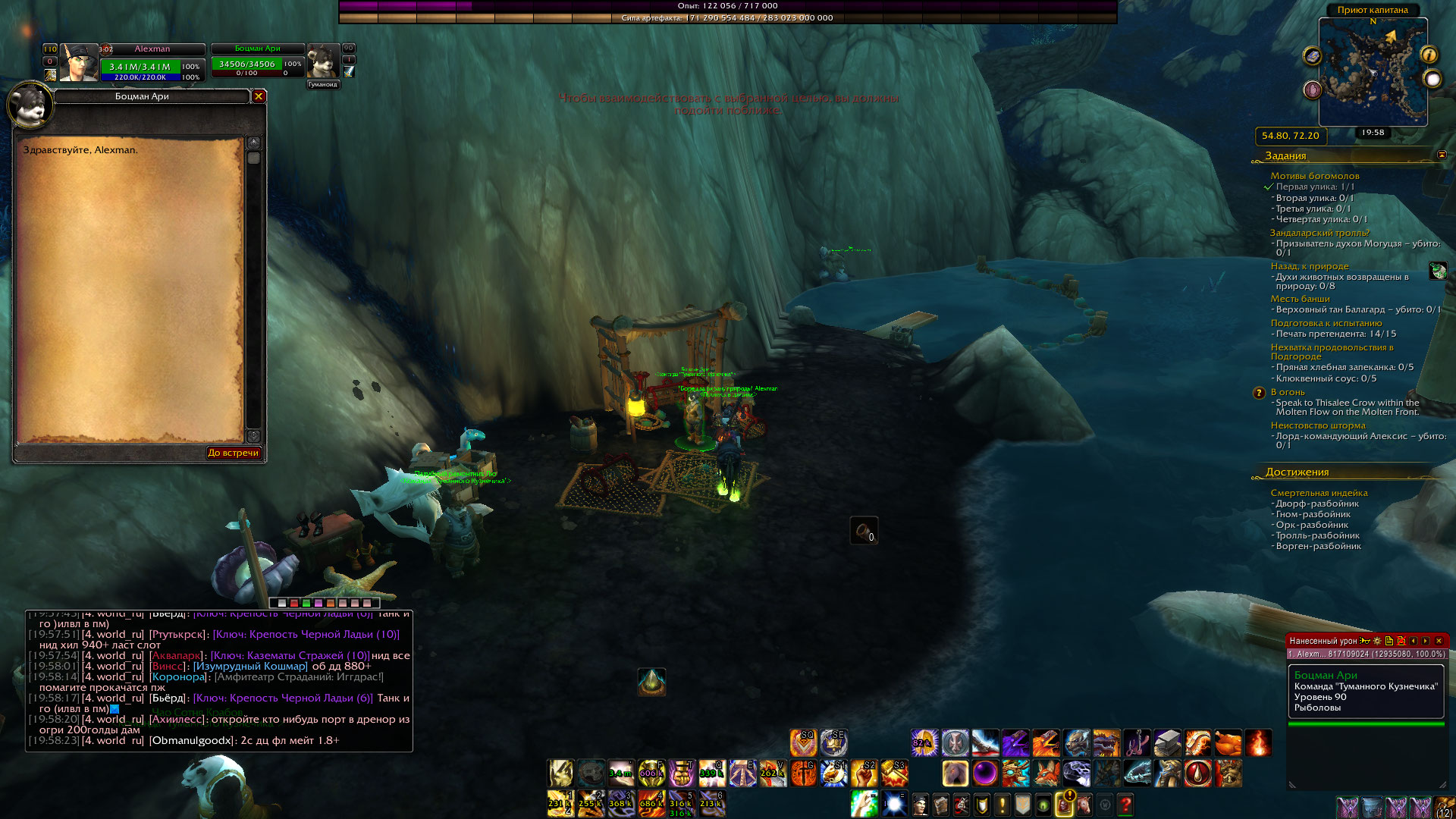Click the yellow info button beside the minimap
This screenshot has width=1456, height=819.
click(x=1429, y=55)
